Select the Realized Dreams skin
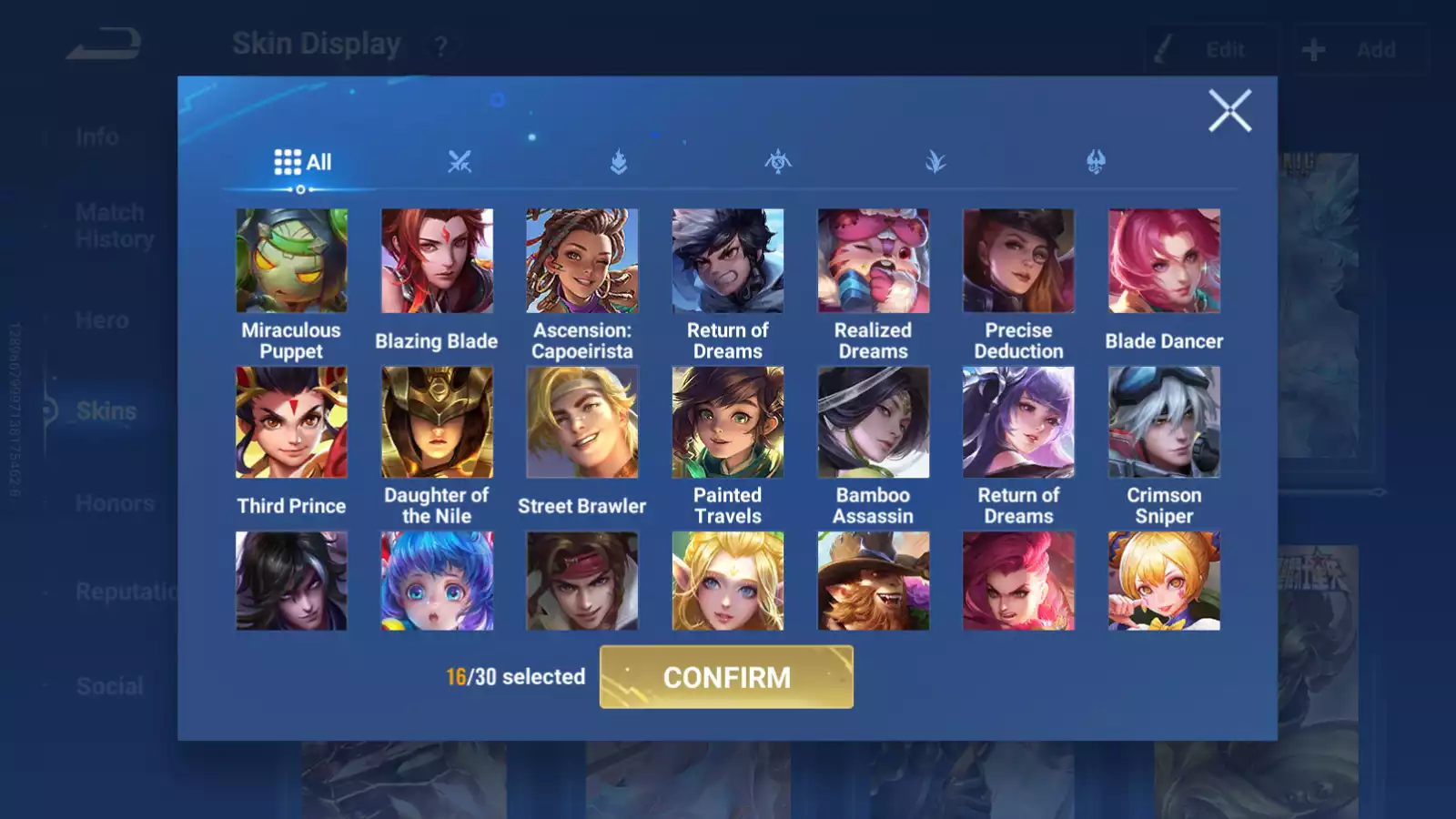1456x819 pixels. click(x=874, y=261)
